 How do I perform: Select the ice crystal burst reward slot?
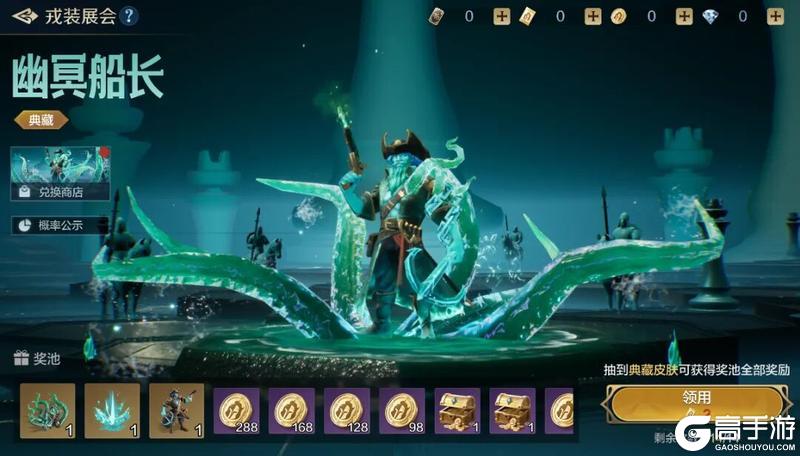point(112,411)
